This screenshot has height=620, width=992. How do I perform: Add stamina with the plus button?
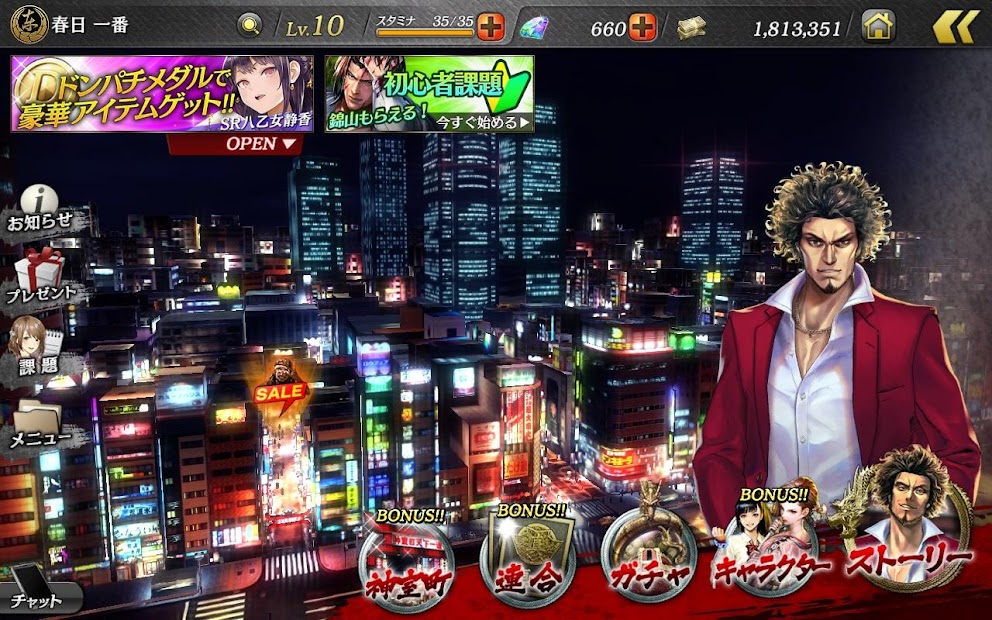point(491,26)
